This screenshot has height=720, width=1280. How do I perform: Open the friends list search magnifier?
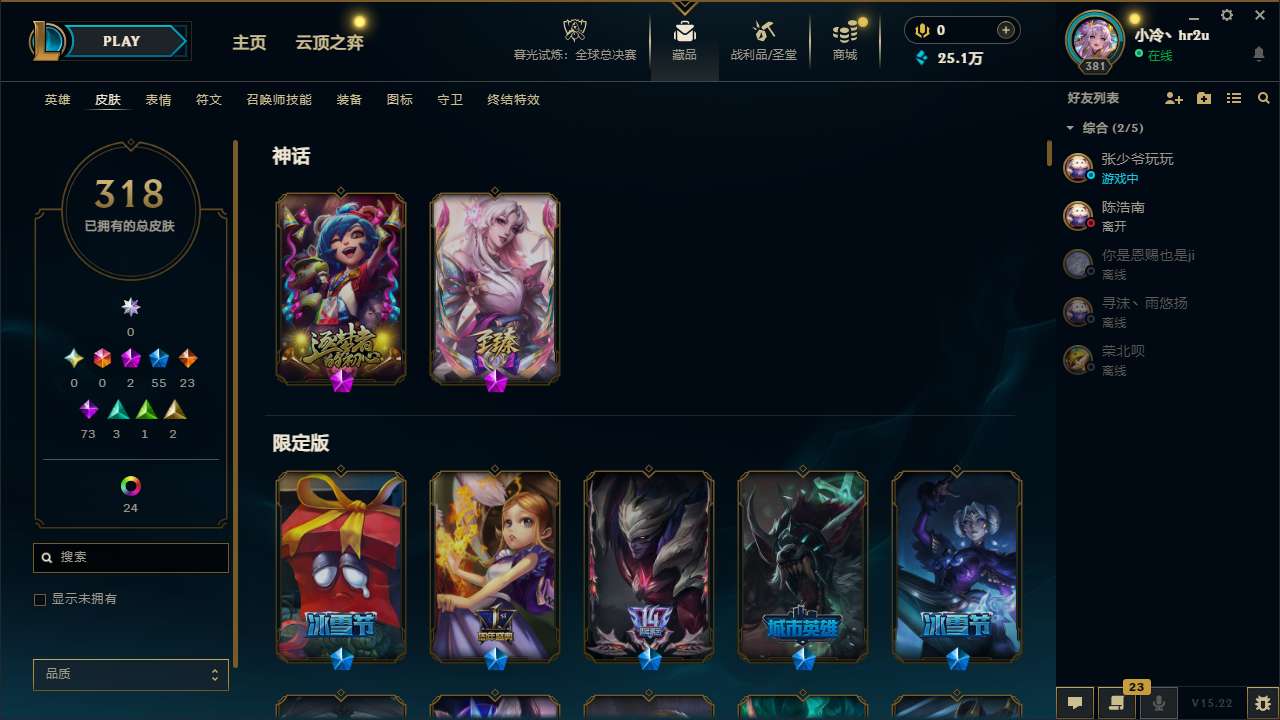pos(1264,98)
